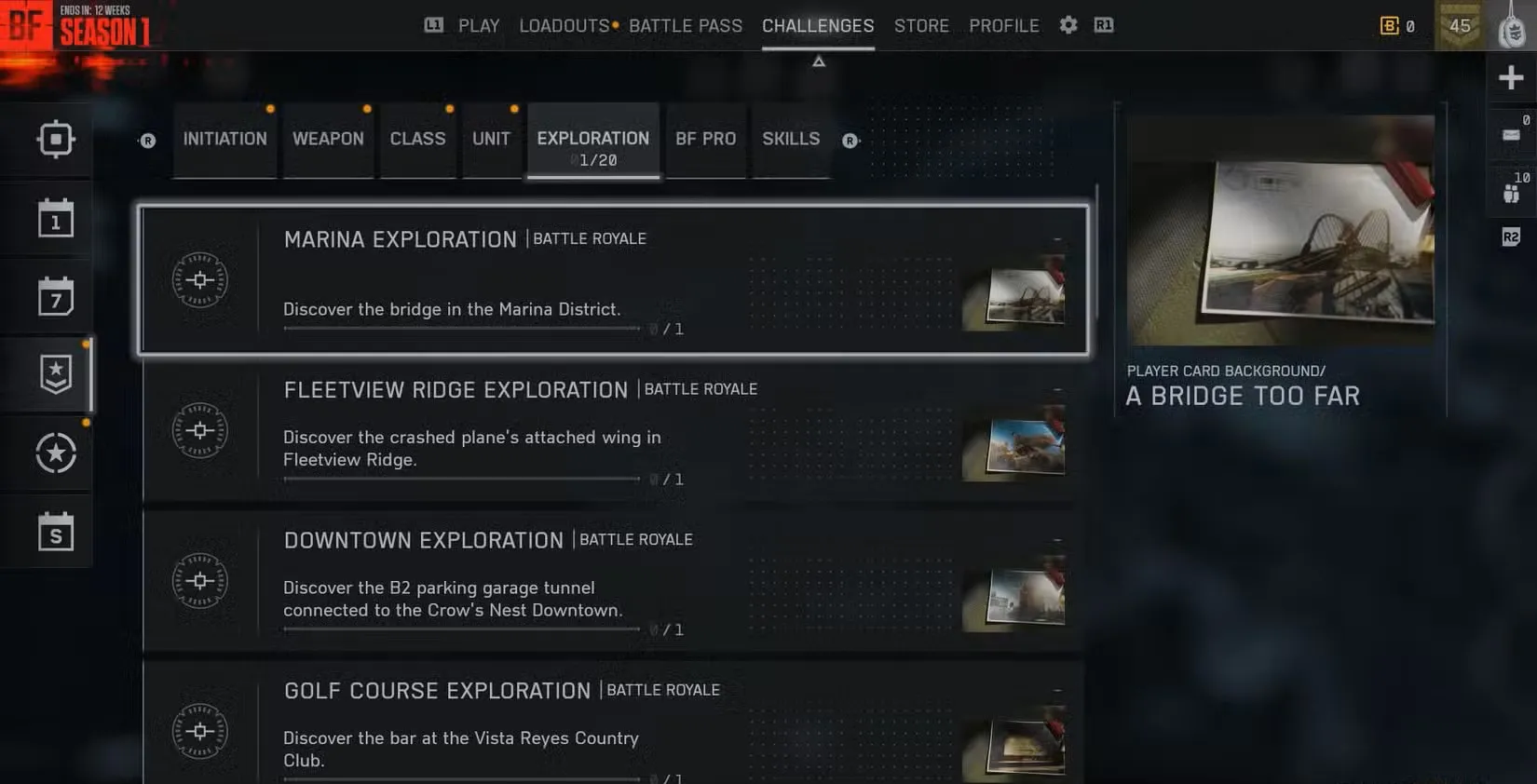
Task: Switch to the WEAPON challenges tab
Action: (328, 139)
